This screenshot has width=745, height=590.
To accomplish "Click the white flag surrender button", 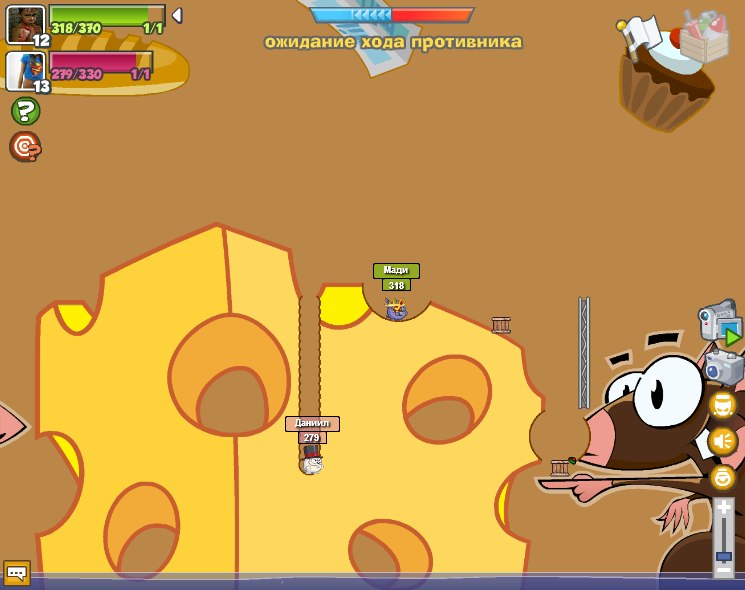I will 637,37.
